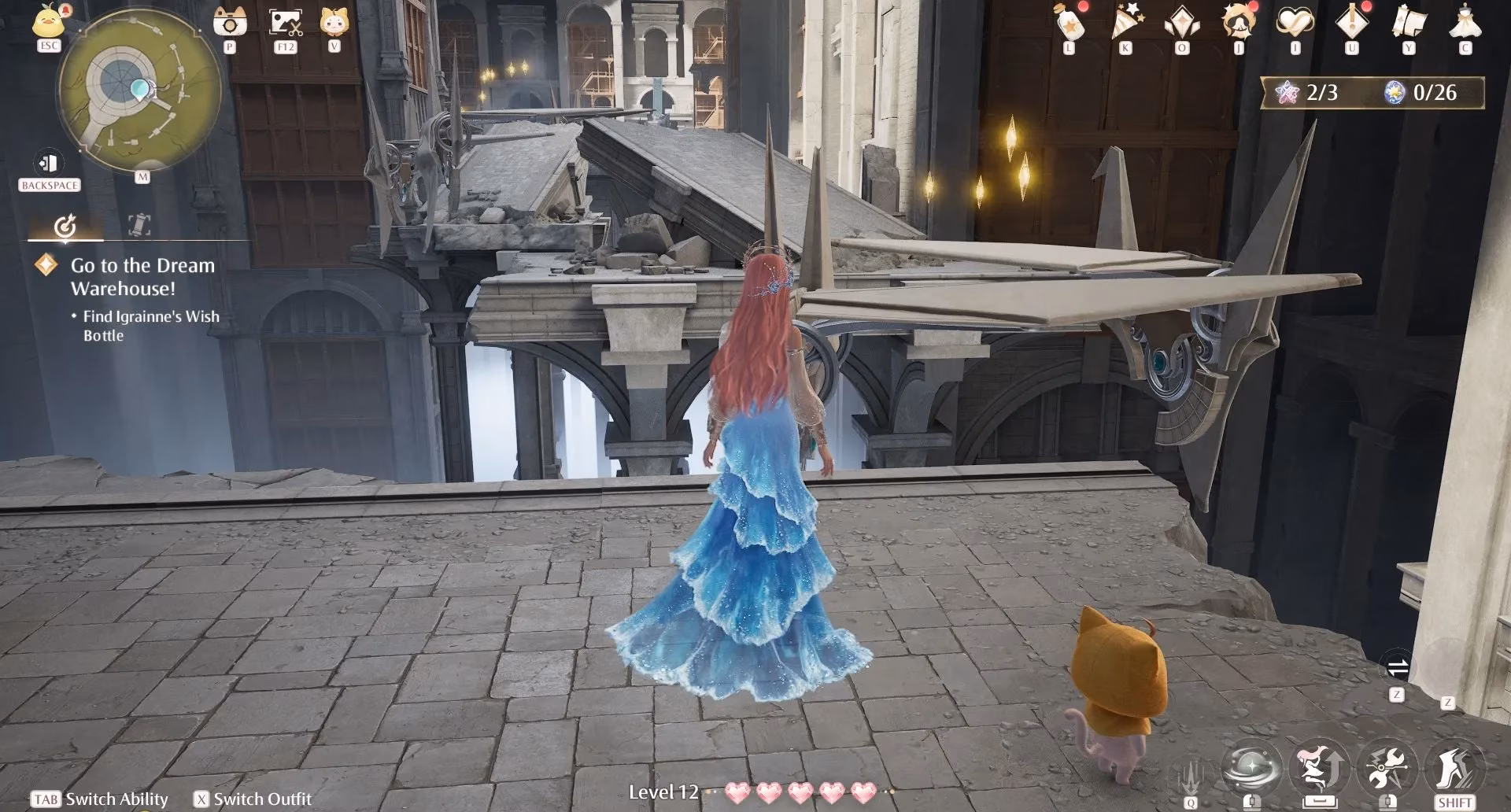Click the screenshot capture F12 icon
This screenshot has height=812, width=1511.
click(284, 21)
